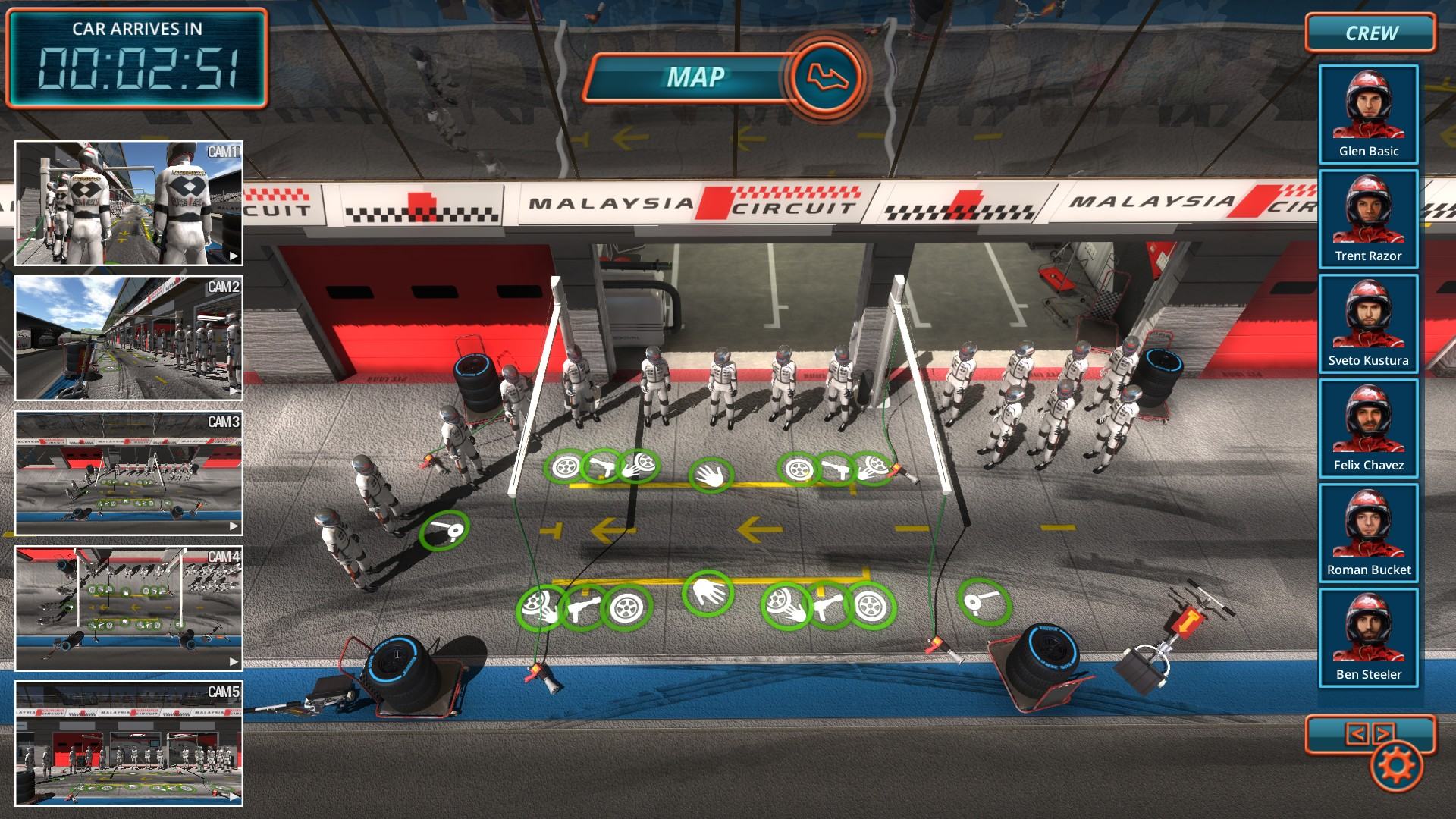
Task: Switch to the CAM1 camera view
Action: (x=129, y=203)
